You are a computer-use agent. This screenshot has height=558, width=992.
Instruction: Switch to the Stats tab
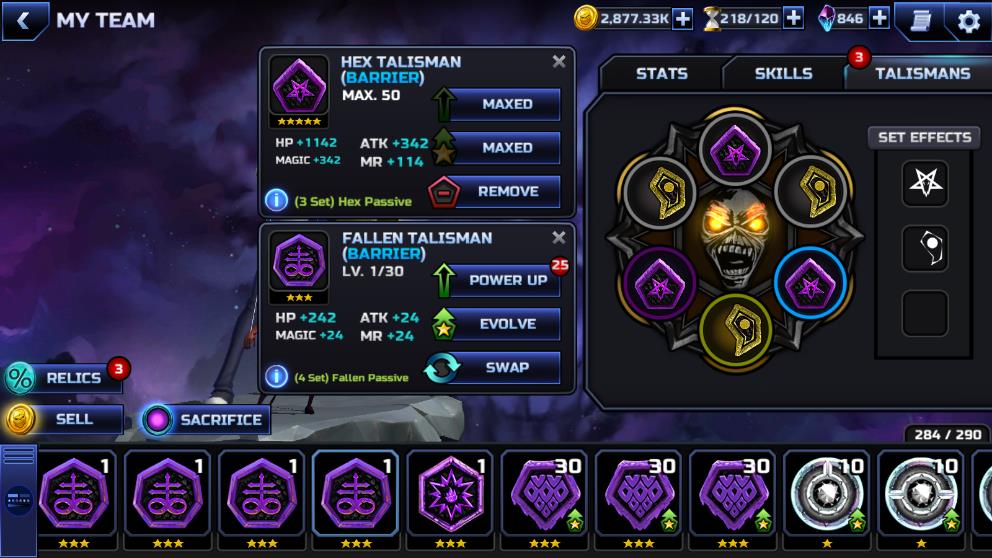pos(661,73)
